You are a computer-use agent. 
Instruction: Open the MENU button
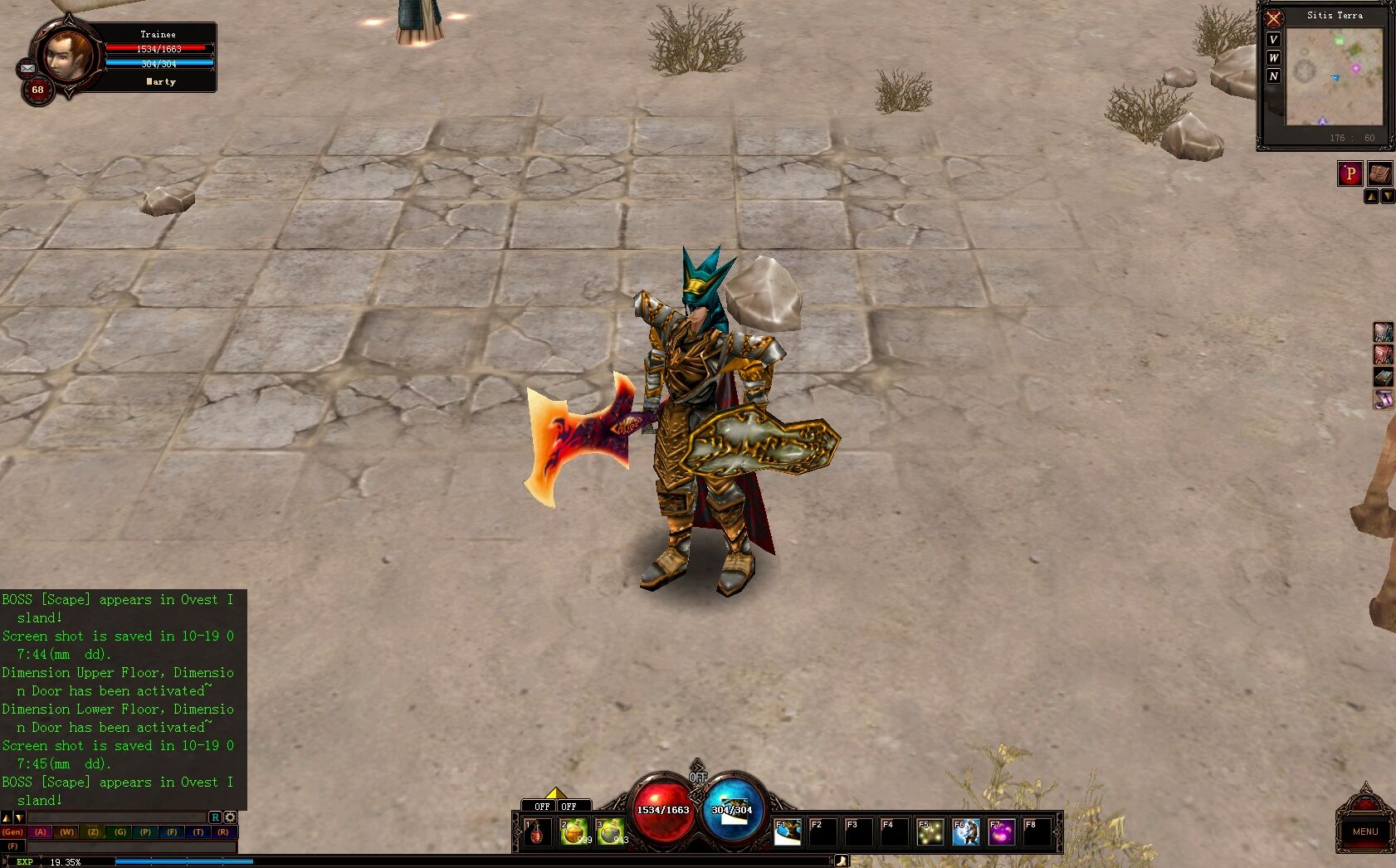point(1364,831)
